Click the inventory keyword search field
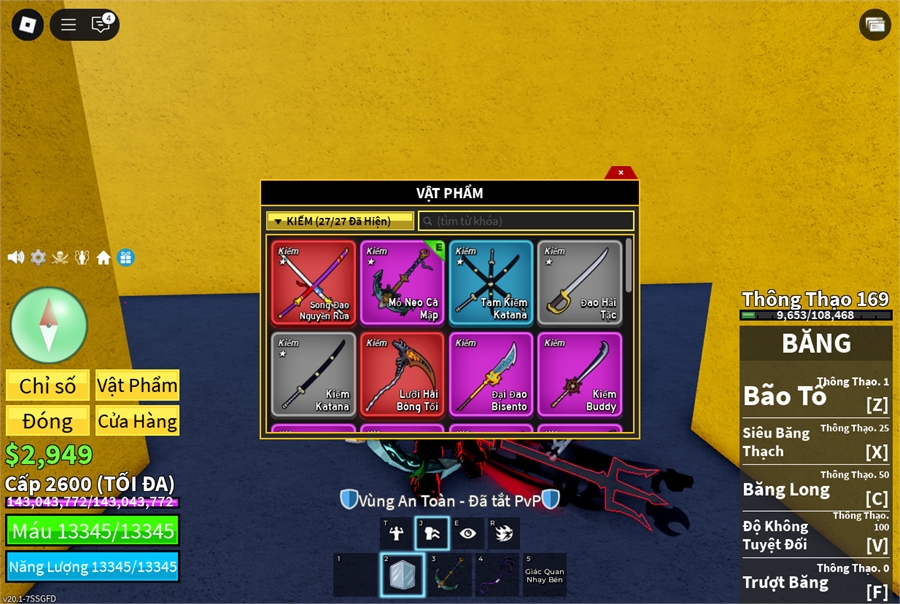This screenshot has height=604, width=900. 526,221
